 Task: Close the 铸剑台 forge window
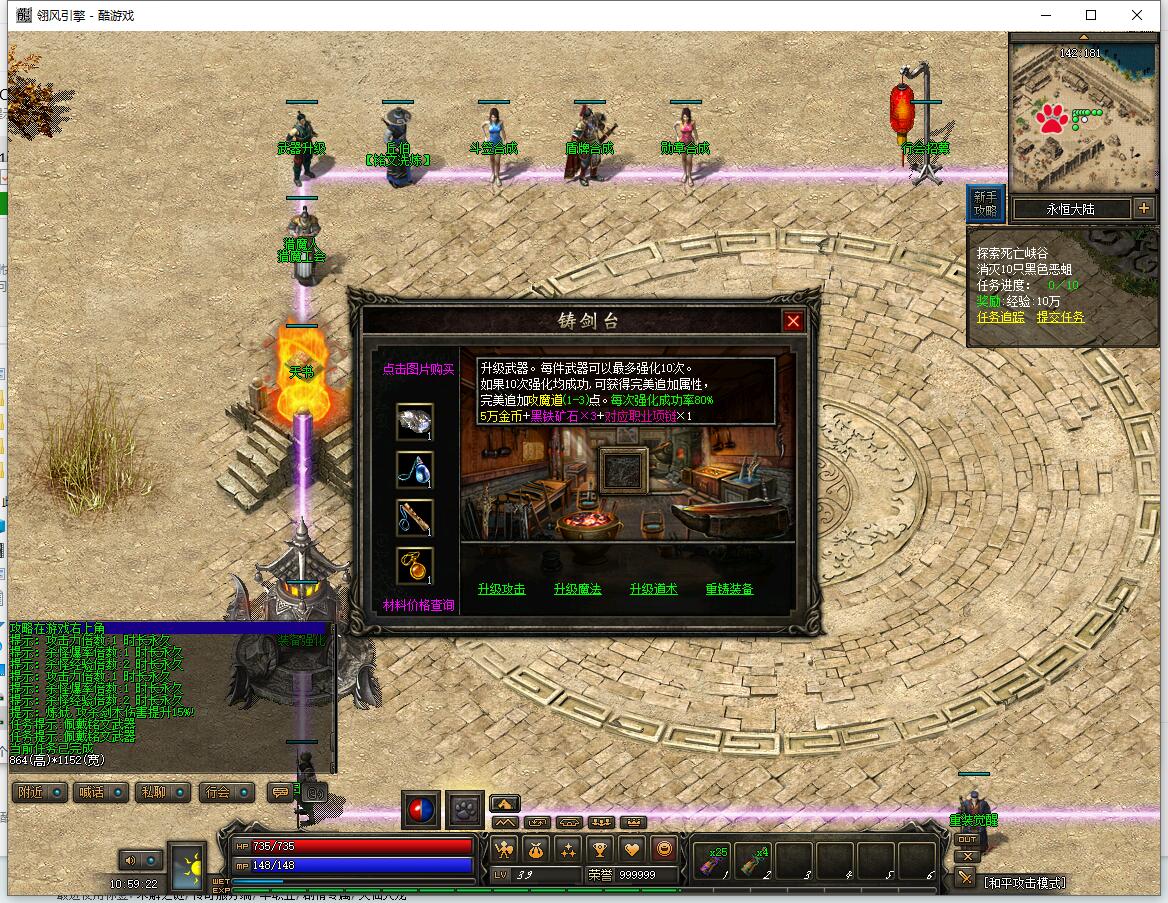point(793,321)
